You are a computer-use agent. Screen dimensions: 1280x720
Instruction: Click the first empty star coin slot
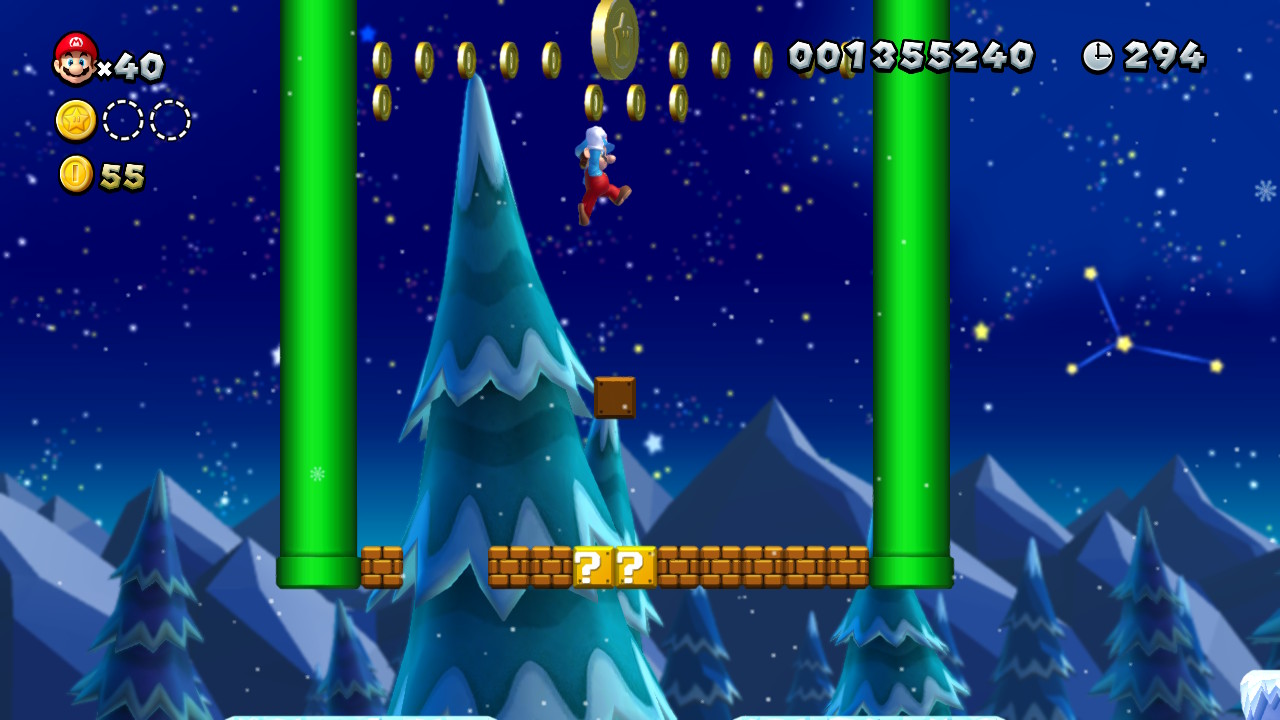(123, 118)
